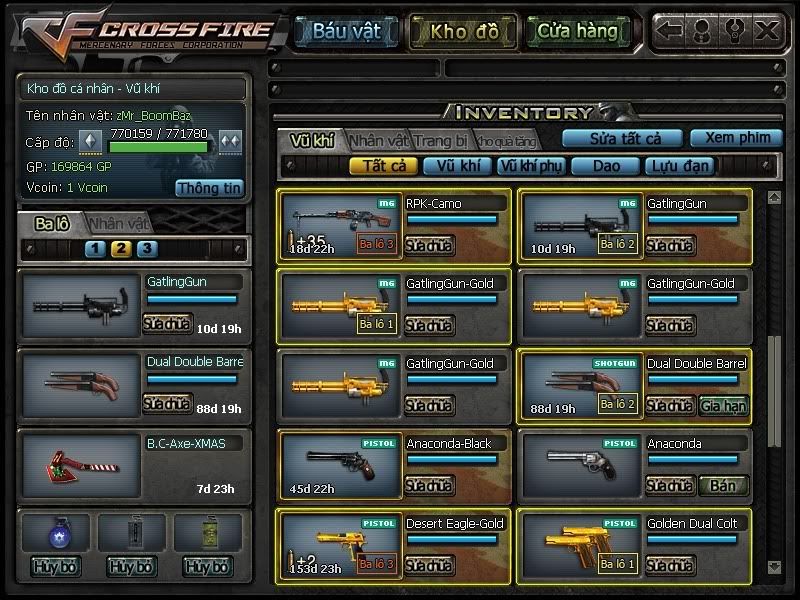Select the RPK-Camo weapon thumbnail
The width and height of the screenshot is (800, 600).
339,225
